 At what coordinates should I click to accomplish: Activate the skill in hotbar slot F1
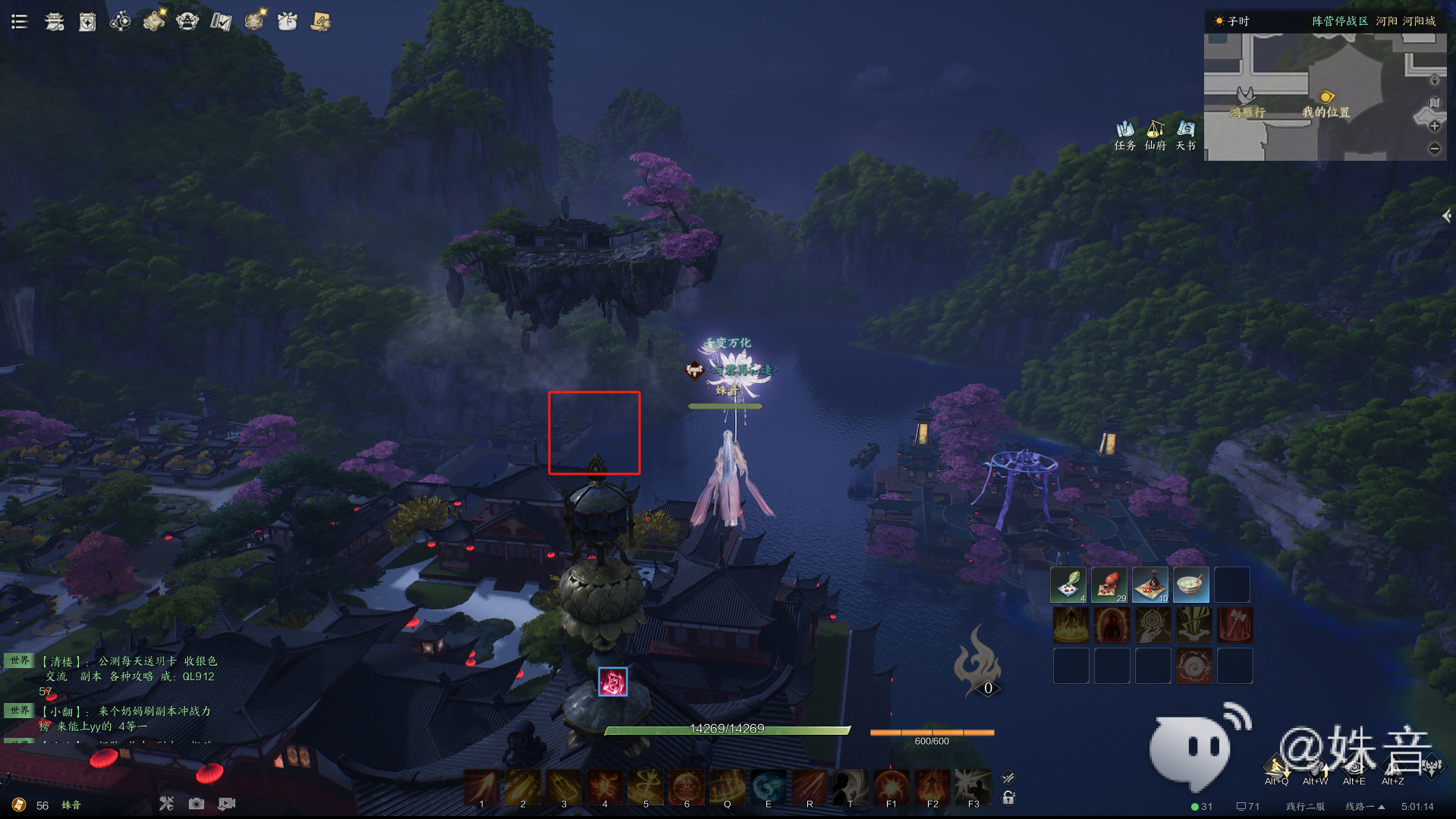tap(892, 786)
